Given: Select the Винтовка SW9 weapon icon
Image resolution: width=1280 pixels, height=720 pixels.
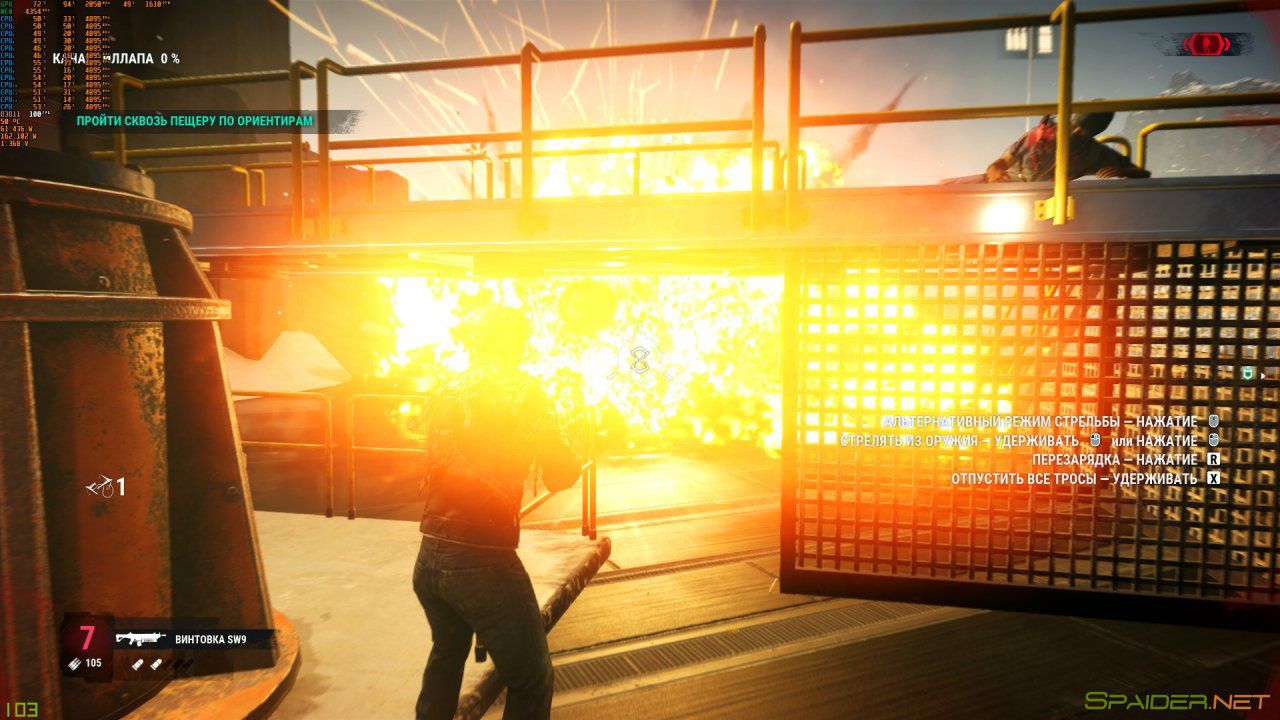Looking at the screenshot, I should coord(142,638).
